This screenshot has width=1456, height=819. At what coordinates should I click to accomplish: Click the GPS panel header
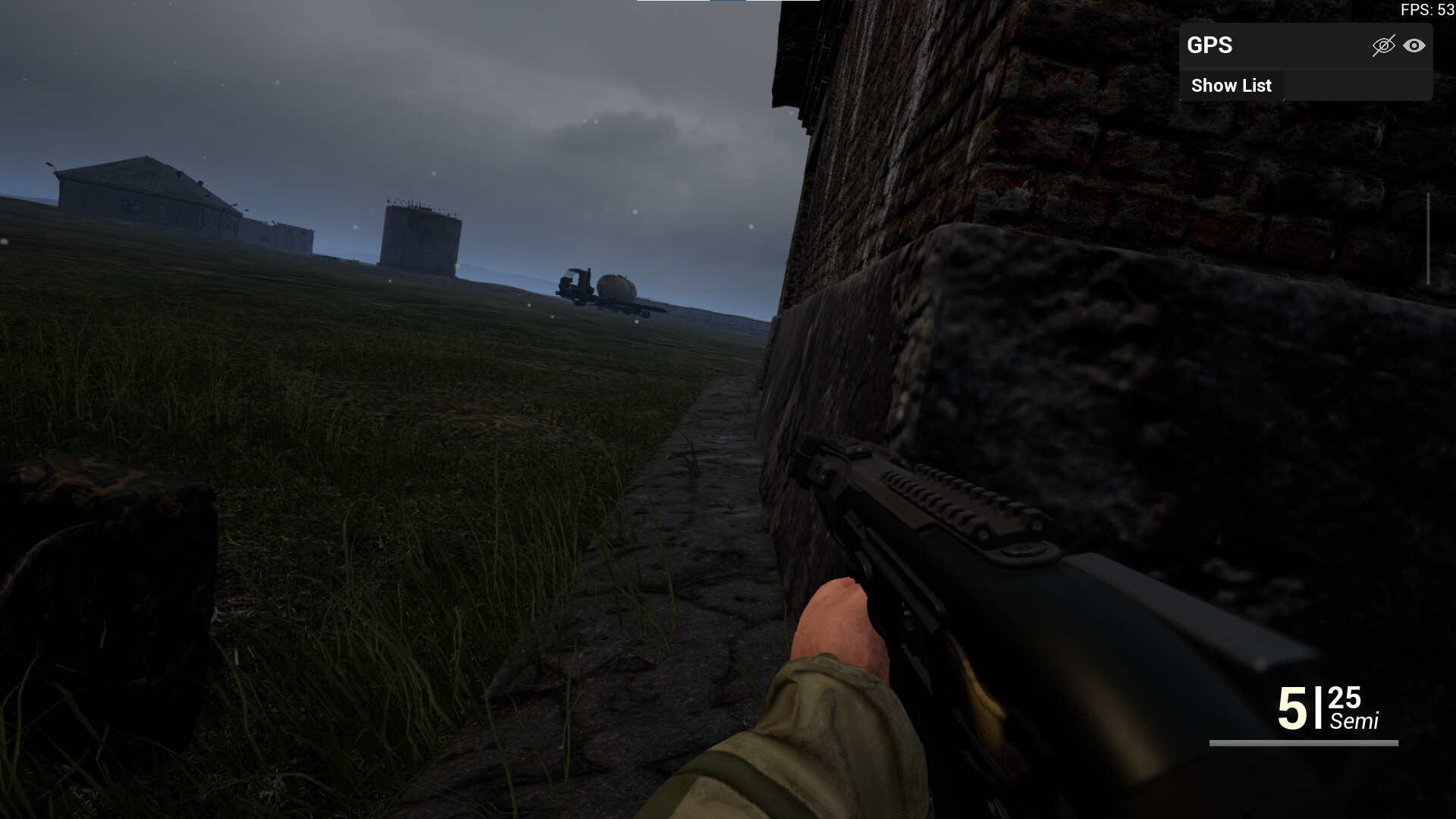[x=1289, y=46]
